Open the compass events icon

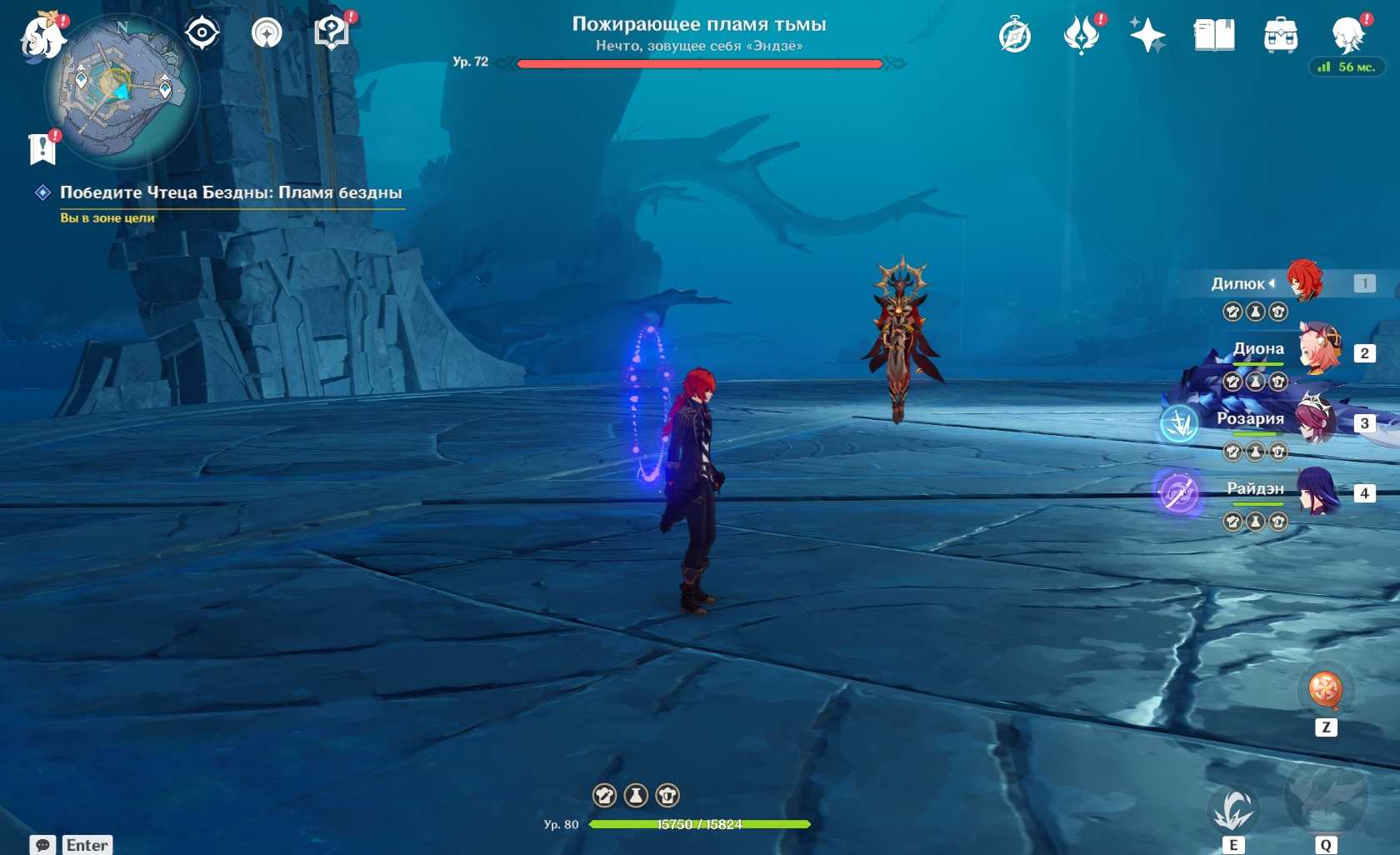click(x=1014, y=36)
